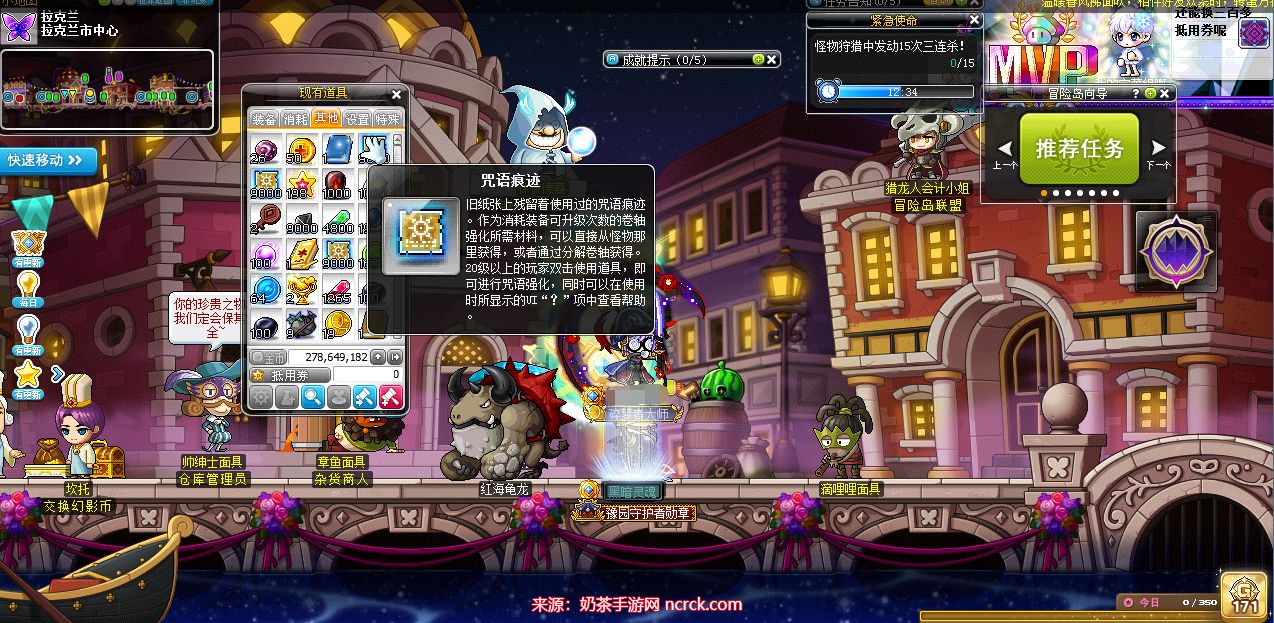The width and height of the screenshot is (1274, 623).
Task: Open the 消耗 consumables tab
Action: (x=296, y=118)
